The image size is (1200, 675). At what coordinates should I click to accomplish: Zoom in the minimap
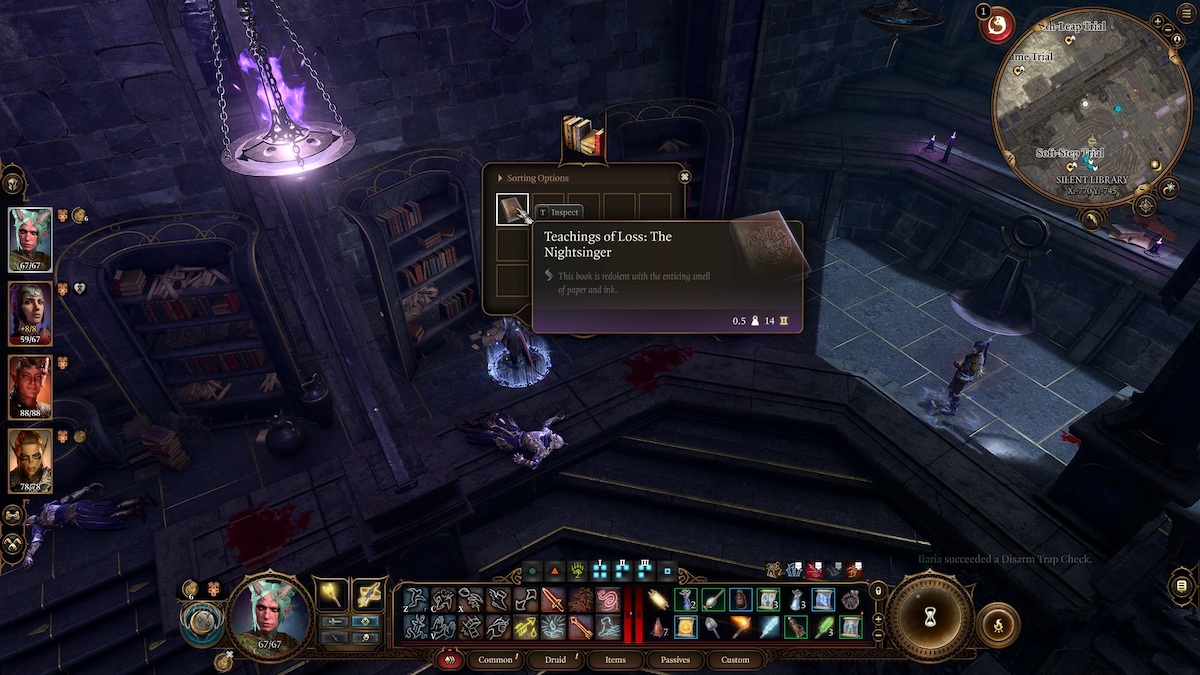(x=1157, y=21)
